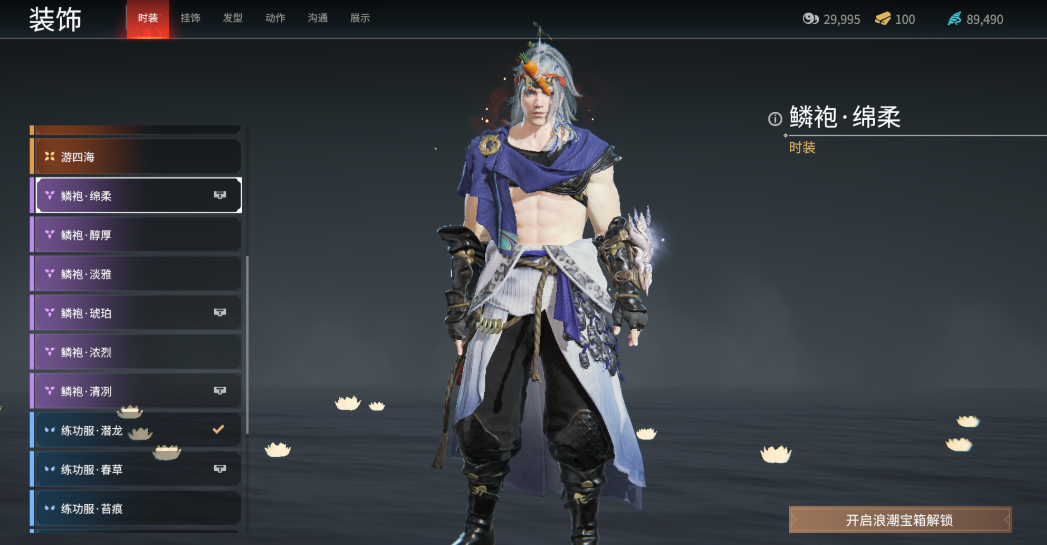Screen dimensions: 1047x545
Task: Pick the 鳞袍·淡雅 outfit
Action: click(x=138, y=274)
